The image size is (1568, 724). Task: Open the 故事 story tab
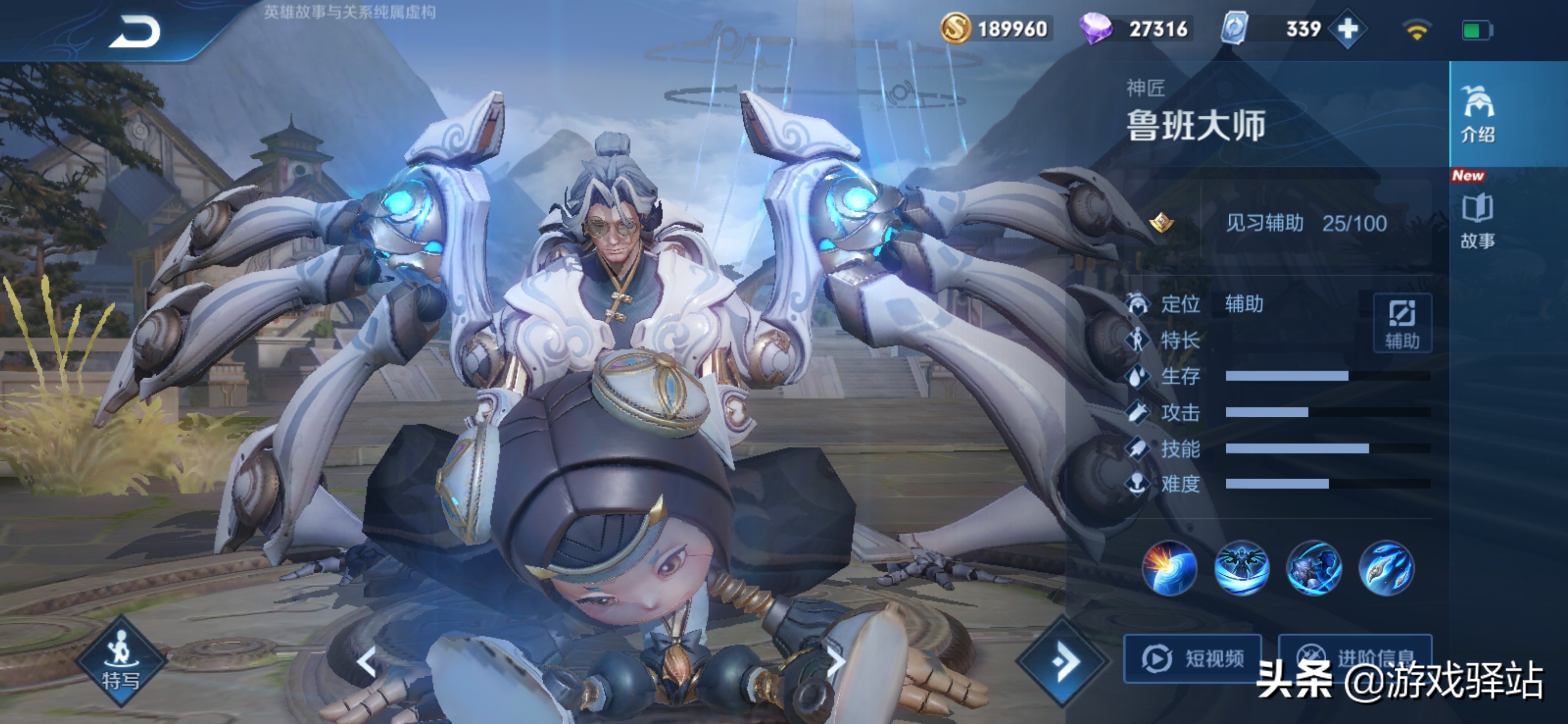click(1478, 220)
